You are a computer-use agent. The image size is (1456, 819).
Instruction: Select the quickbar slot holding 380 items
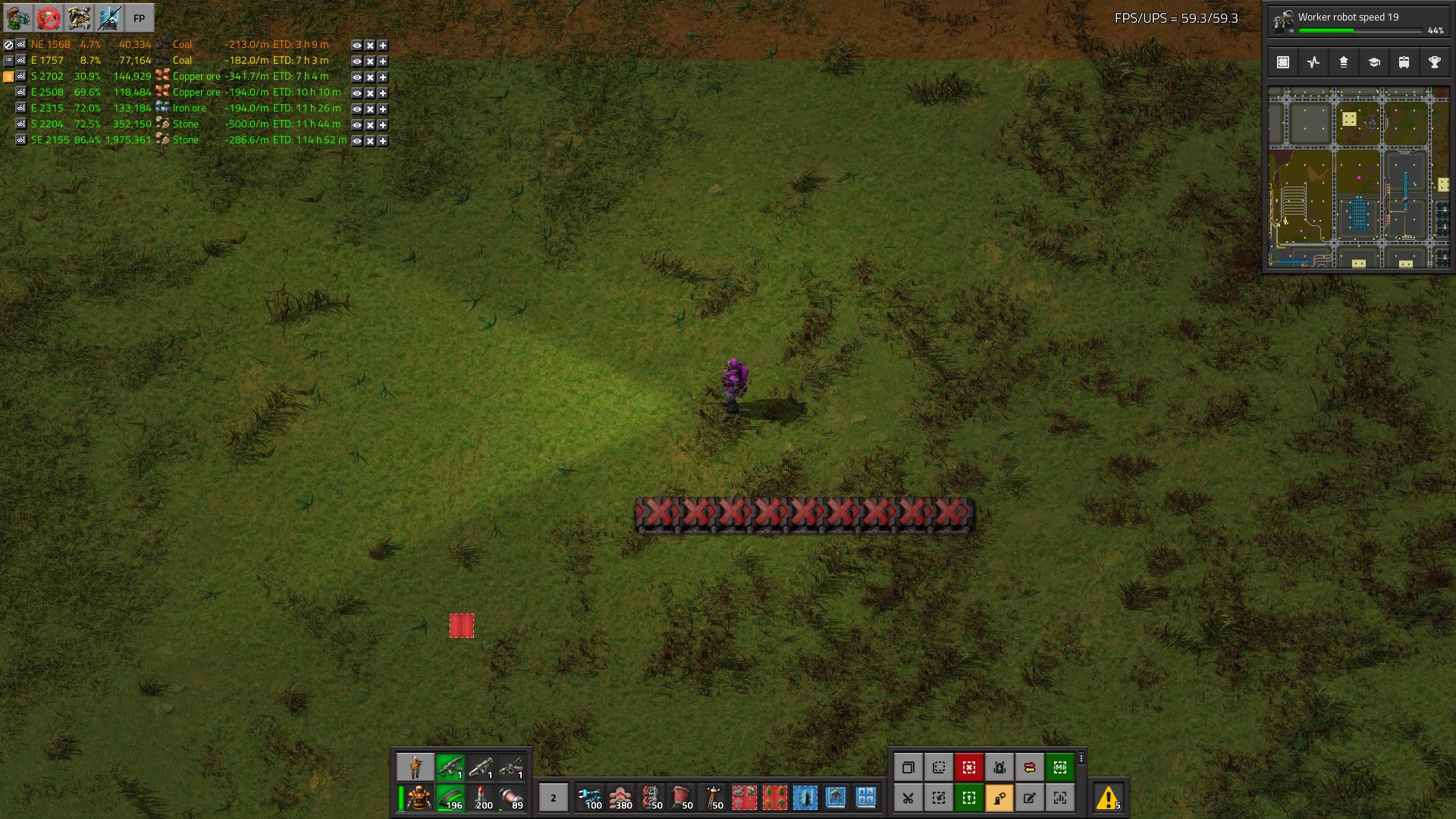click(620, 798)
